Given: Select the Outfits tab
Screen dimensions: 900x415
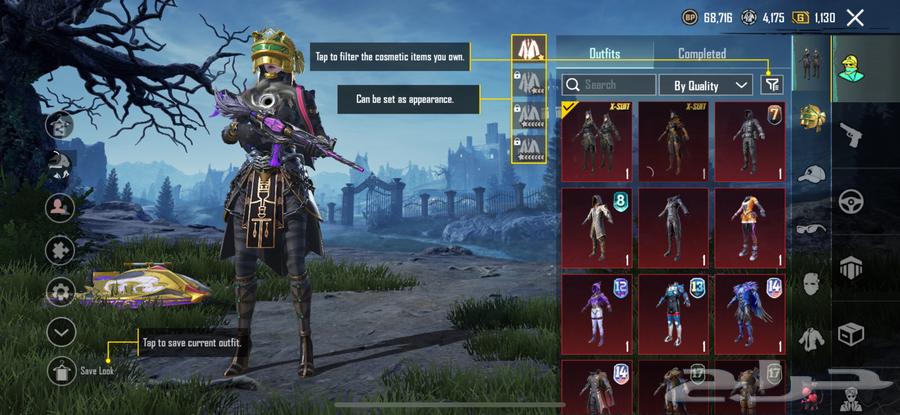Looking at the screenshot, I should click(x=604, y=54).
